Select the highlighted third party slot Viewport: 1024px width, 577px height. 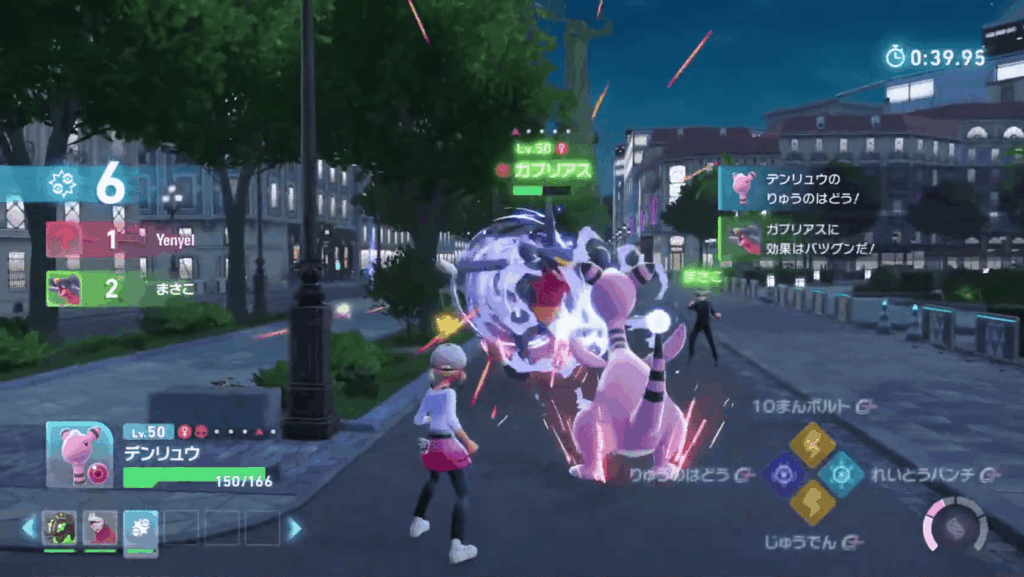point(140,528)
